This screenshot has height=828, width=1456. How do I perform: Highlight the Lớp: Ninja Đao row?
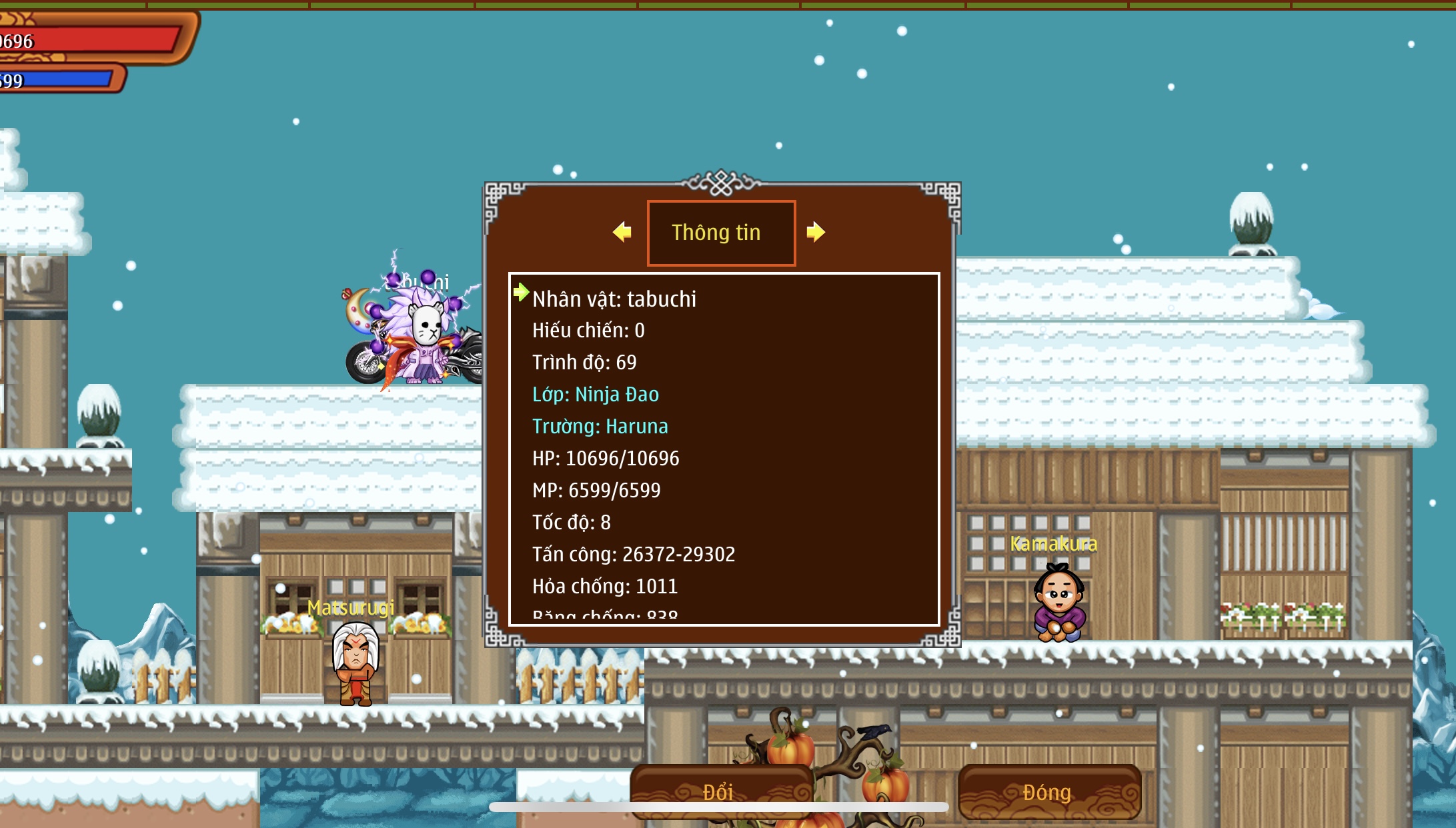point(595,395)
